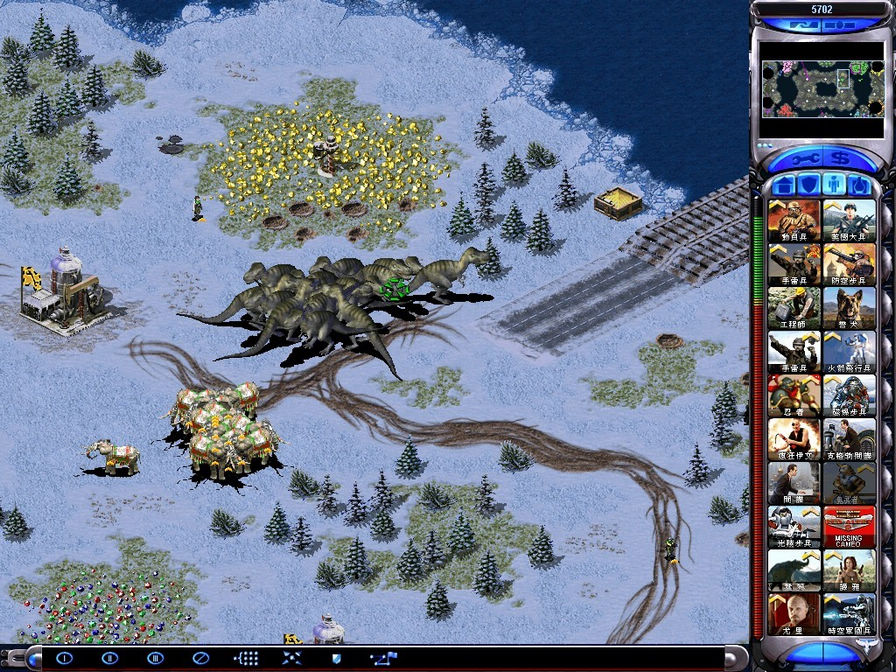
Task: Switch to the vehicles production tab
Action: click(859, 185)
